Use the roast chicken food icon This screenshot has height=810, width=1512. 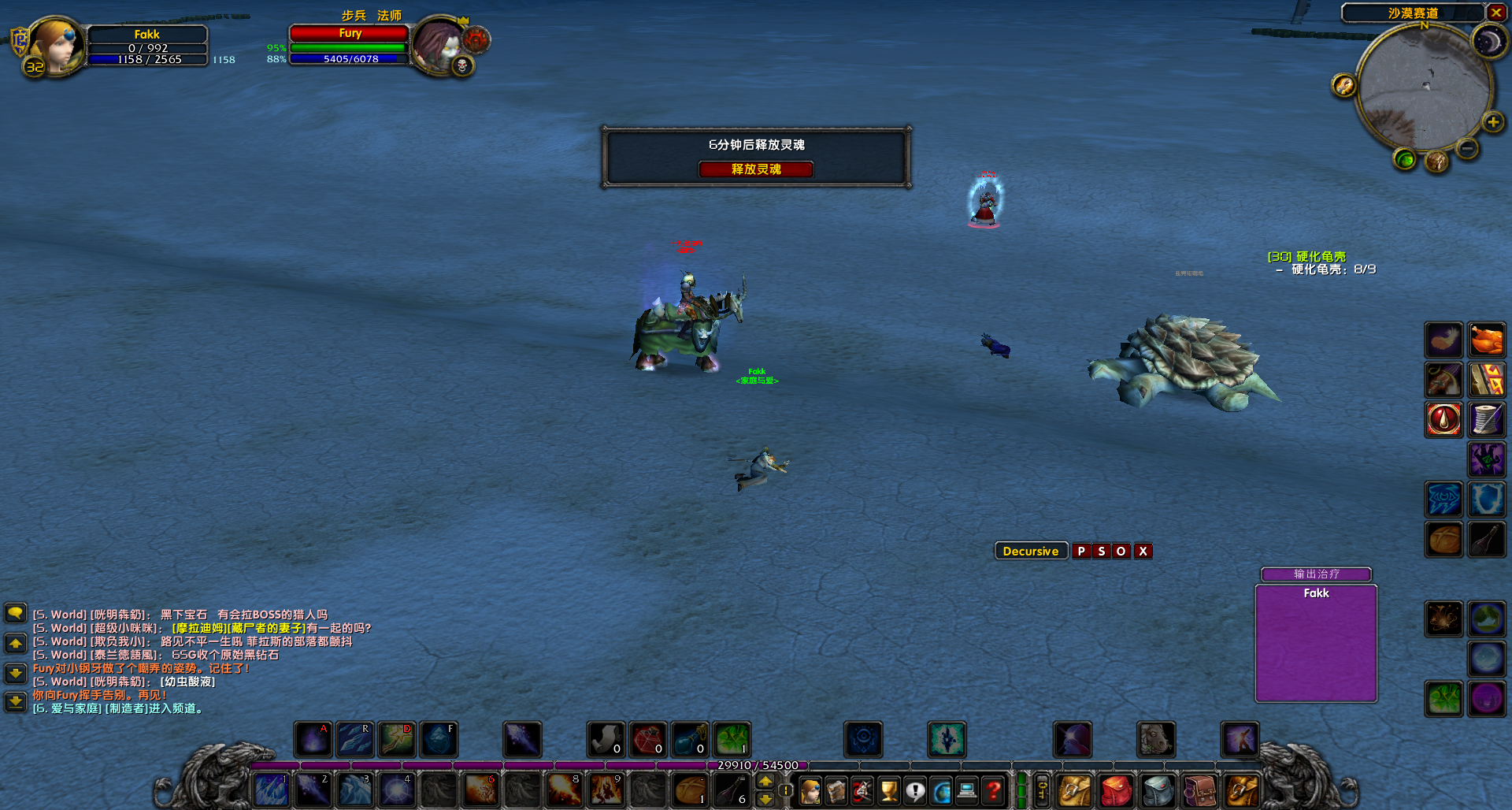point(1487,341)
